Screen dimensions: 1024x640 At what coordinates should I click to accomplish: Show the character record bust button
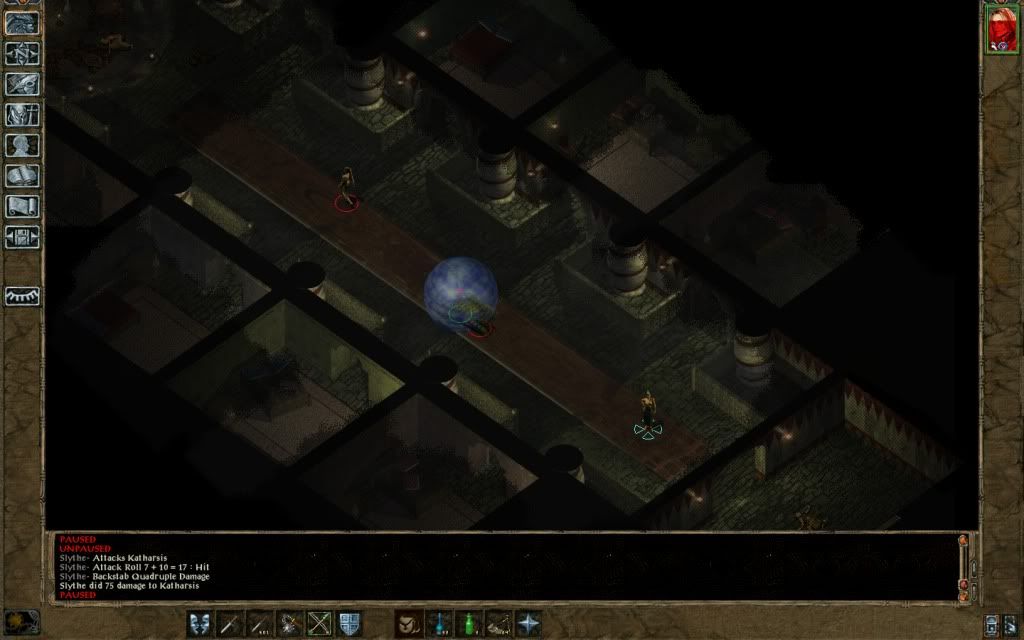pos(22,146)
